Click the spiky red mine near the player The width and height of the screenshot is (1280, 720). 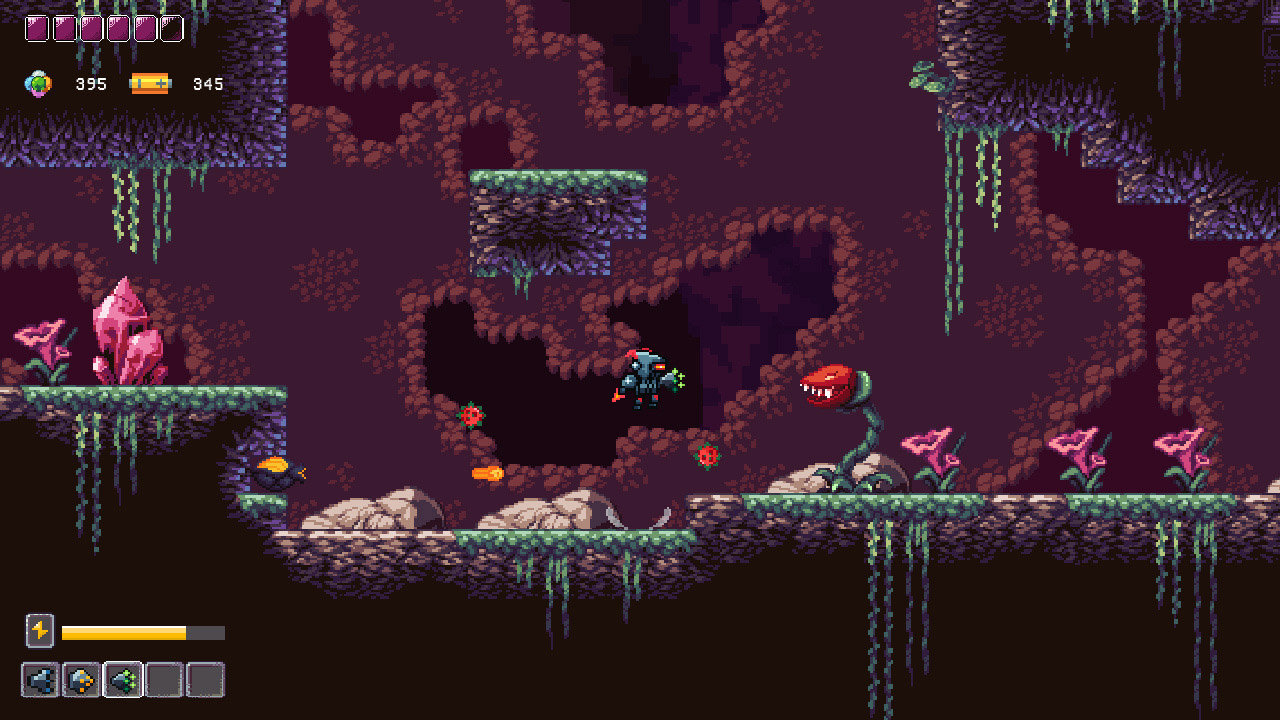tap(709, 455)
